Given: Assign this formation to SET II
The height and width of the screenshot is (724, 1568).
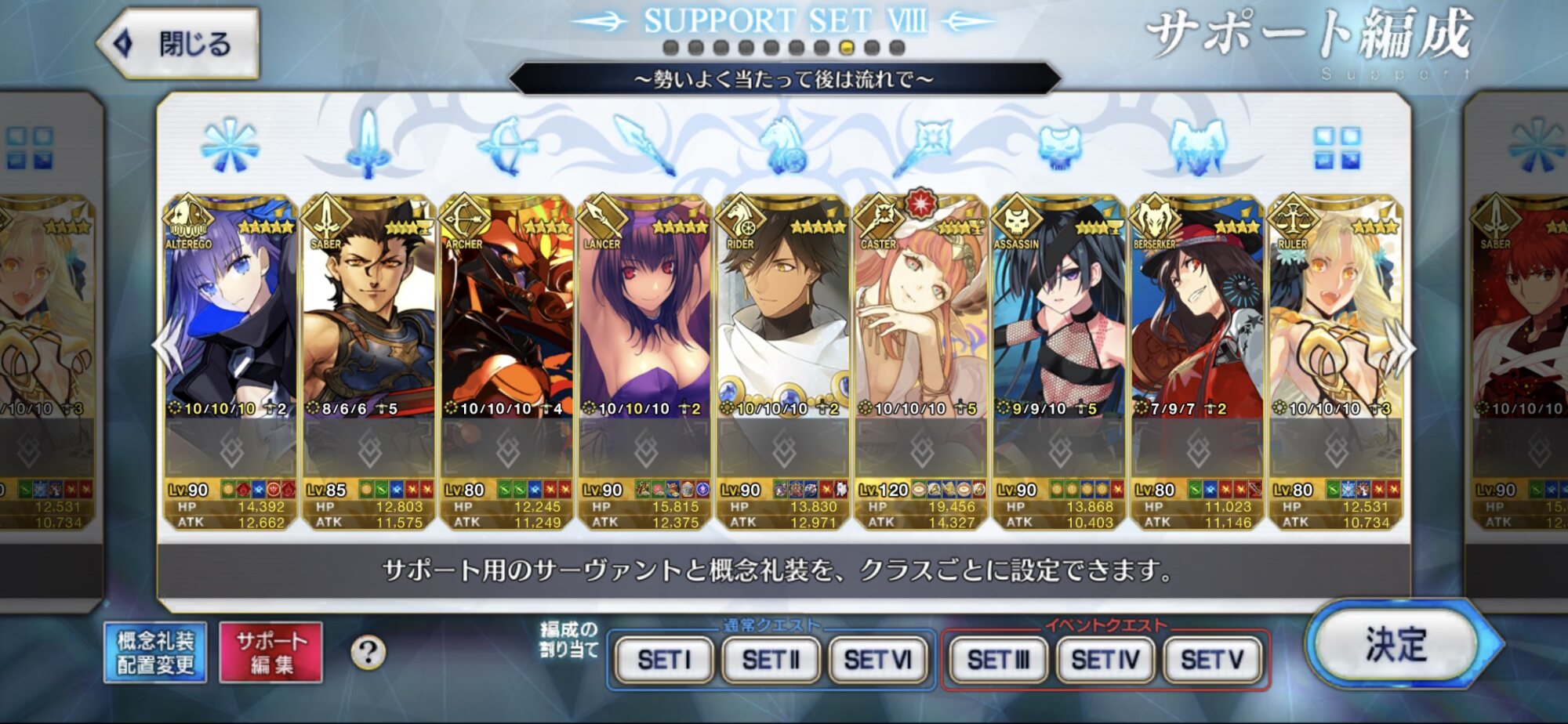Looking at the screenshot, I should [x=771, y=660].
